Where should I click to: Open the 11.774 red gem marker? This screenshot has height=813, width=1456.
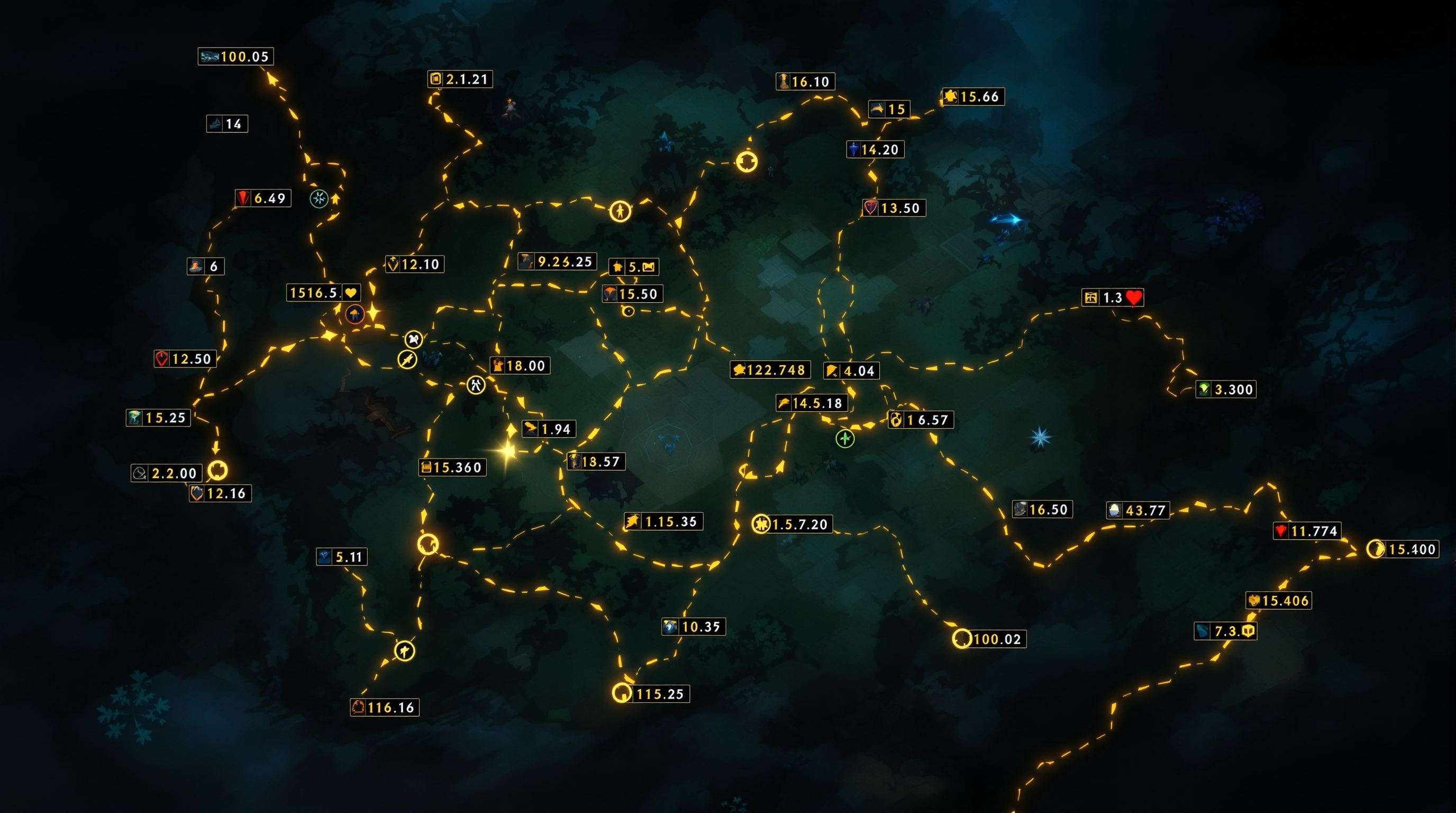pyautogui.click(x=1306, y=531)
